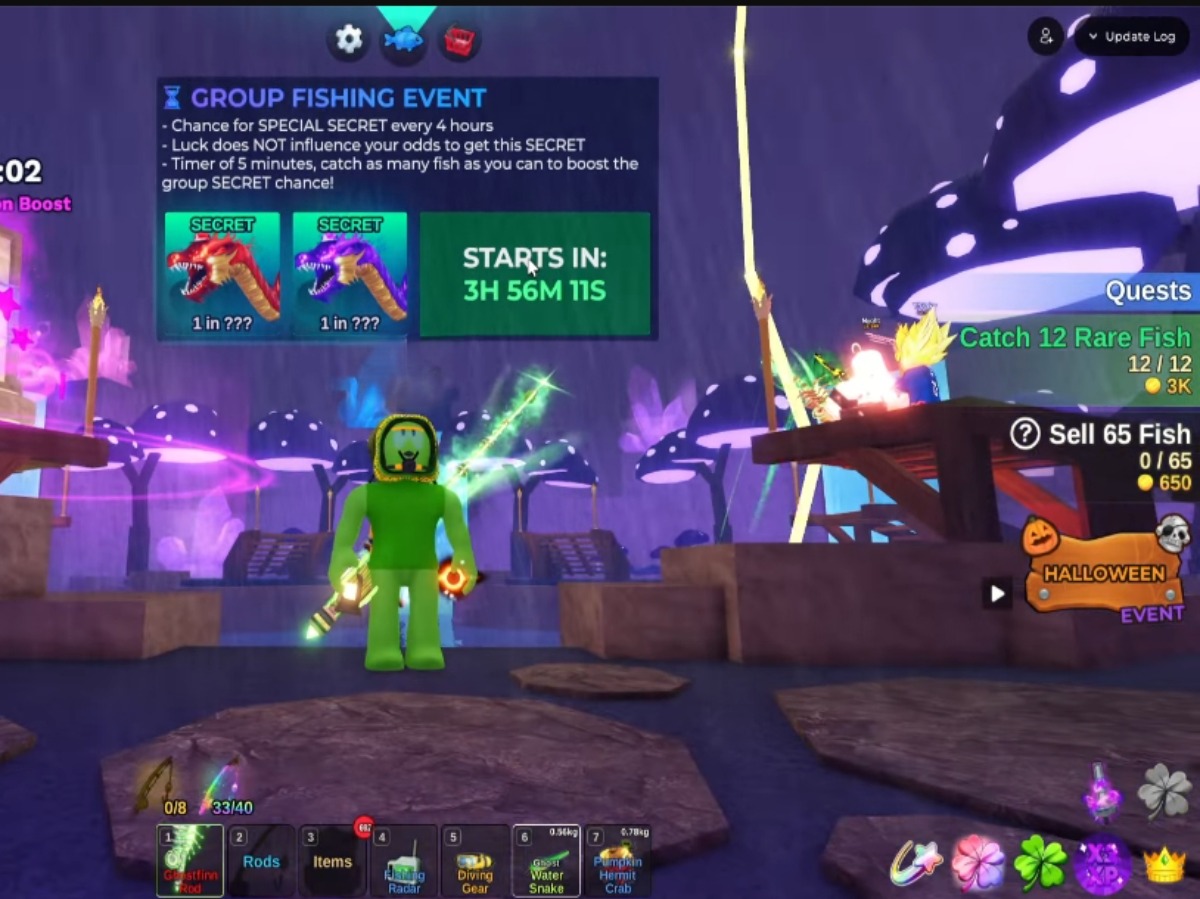Open the Rods hotbar slot
This screenshot has width=1200, height=899.
tap(261, 861)
